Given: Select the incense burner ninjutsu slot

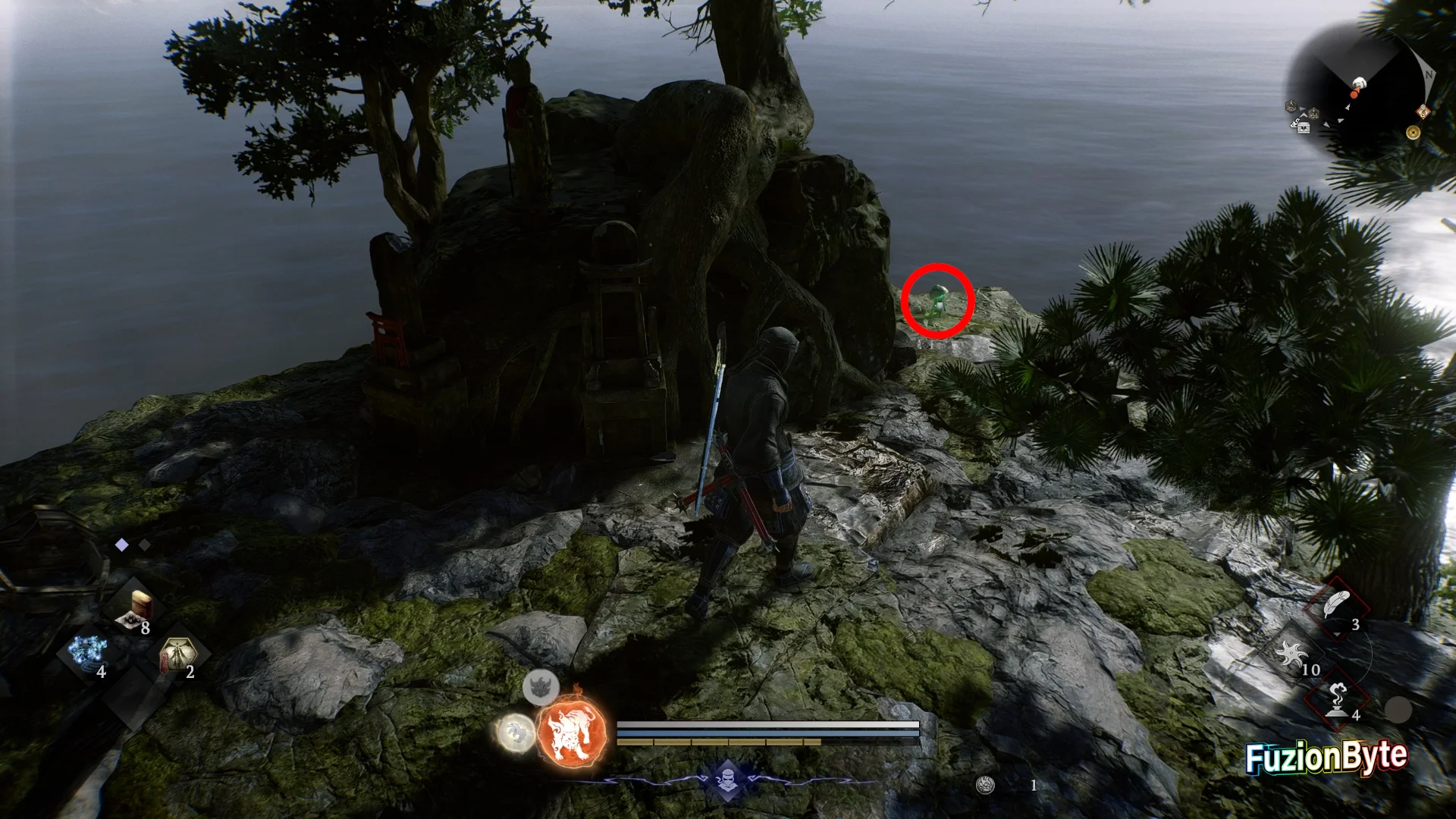Looking at the screenshot, I should point(1336,699).
